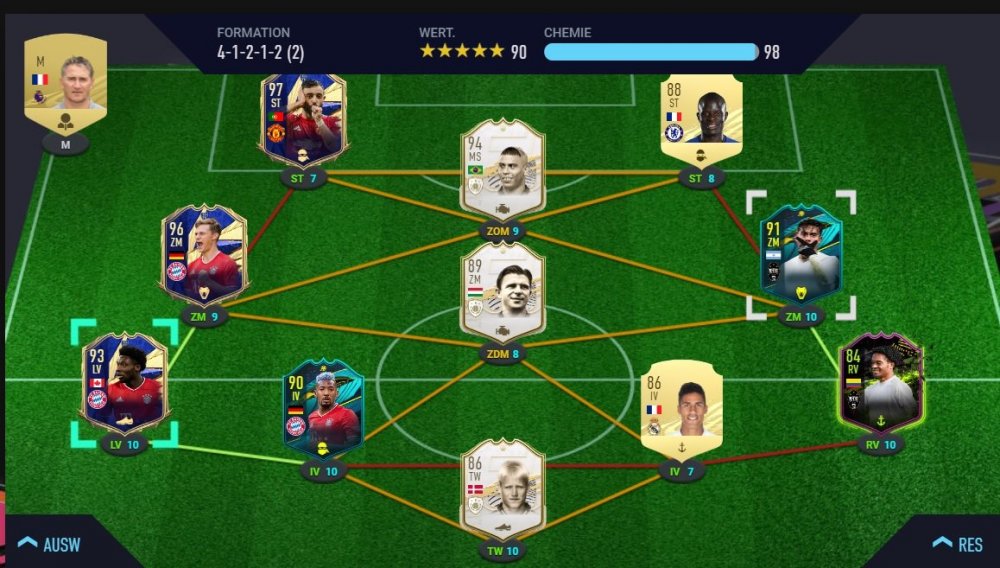
Task: Expand the AUSW substitutes panel
Action: (x=50, y=544)
